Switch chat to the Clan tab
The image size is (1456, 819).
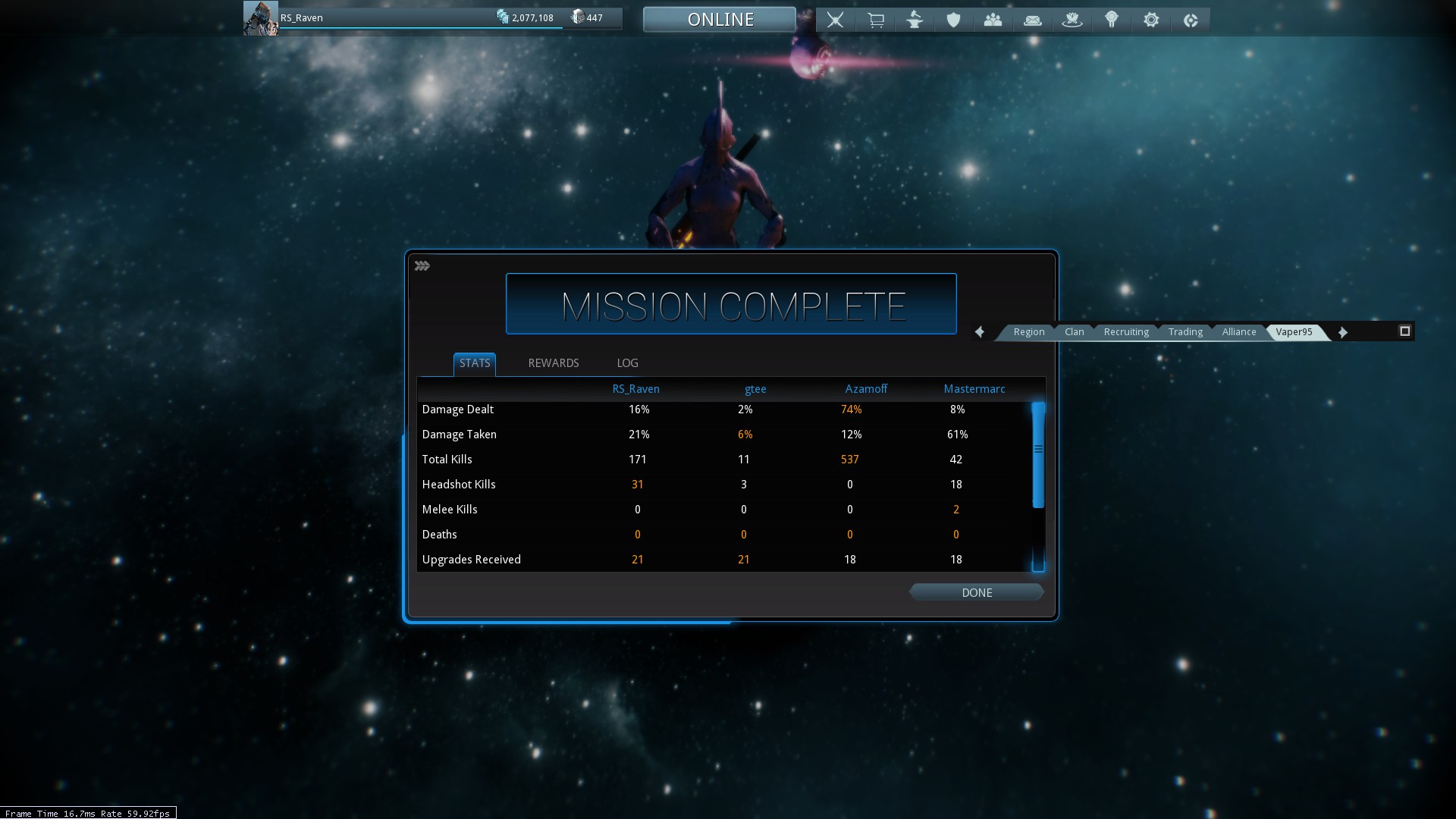(1074, 332)
